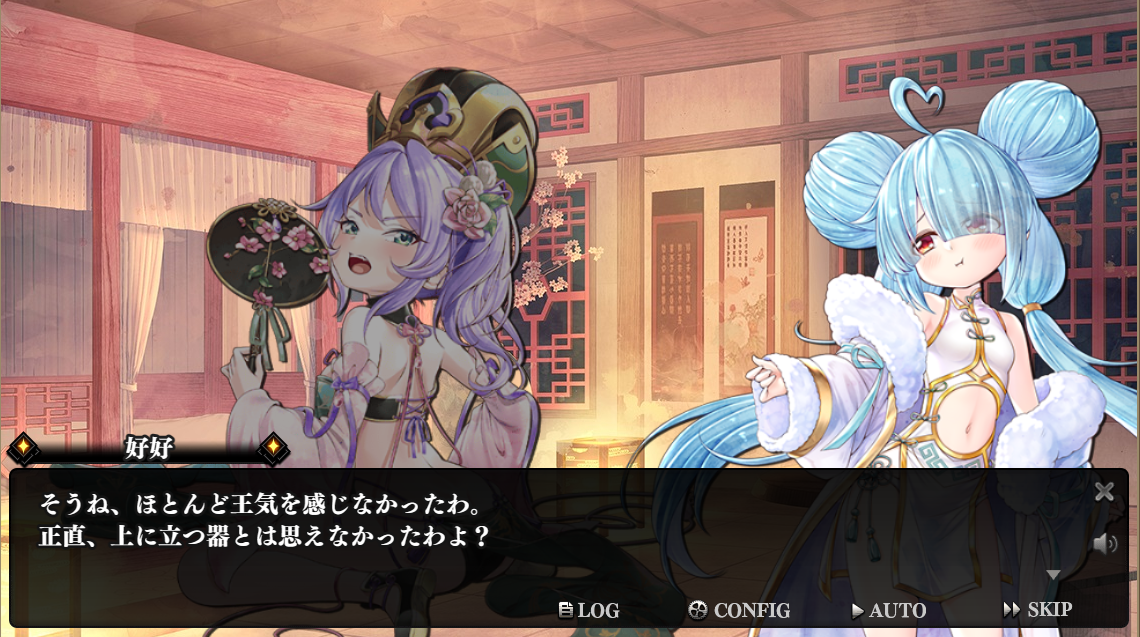
Task: Hide the dialogue box with the X
Action: click(1104, 491)
